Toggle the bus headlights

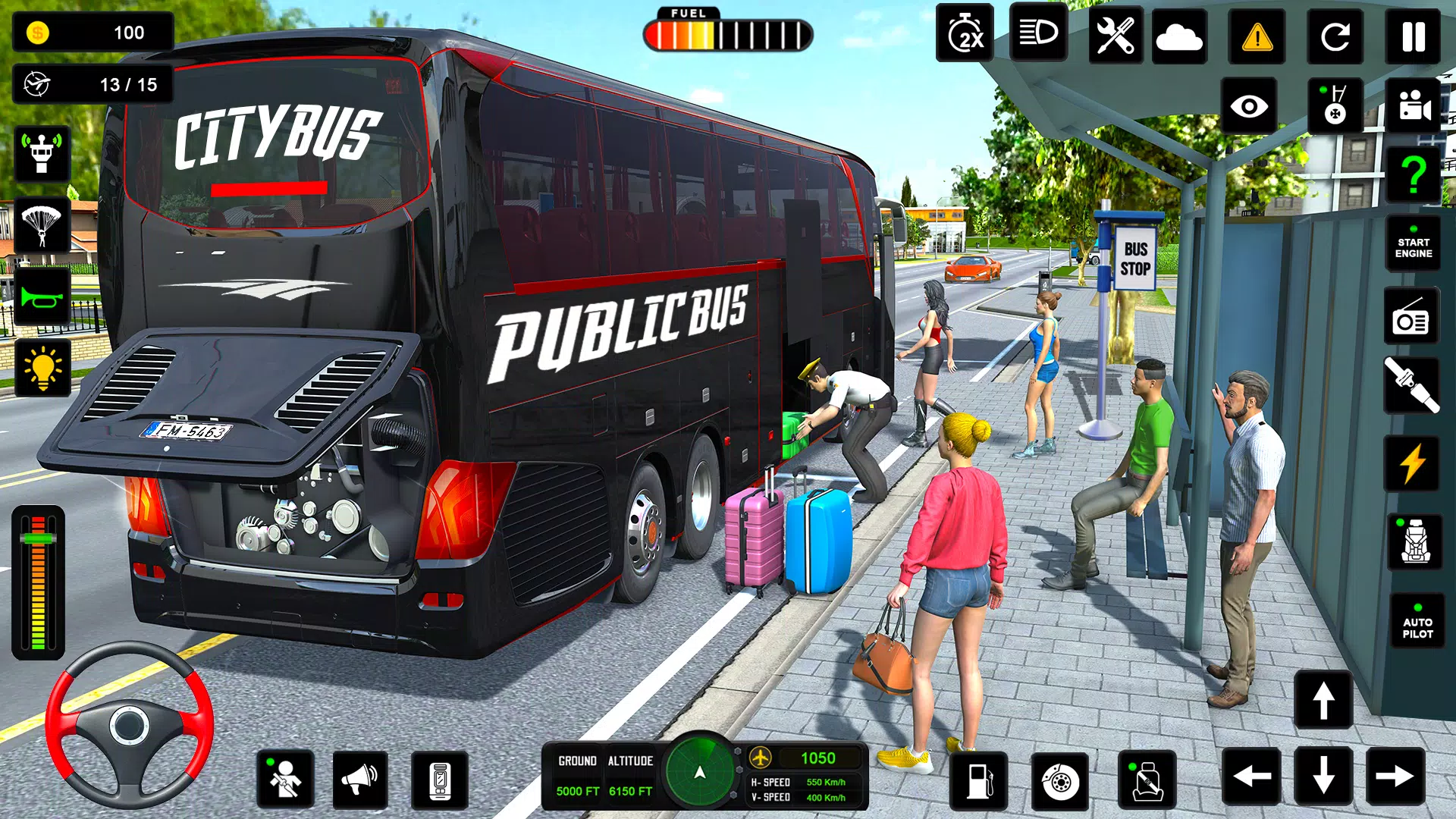tap(1037, 33)
